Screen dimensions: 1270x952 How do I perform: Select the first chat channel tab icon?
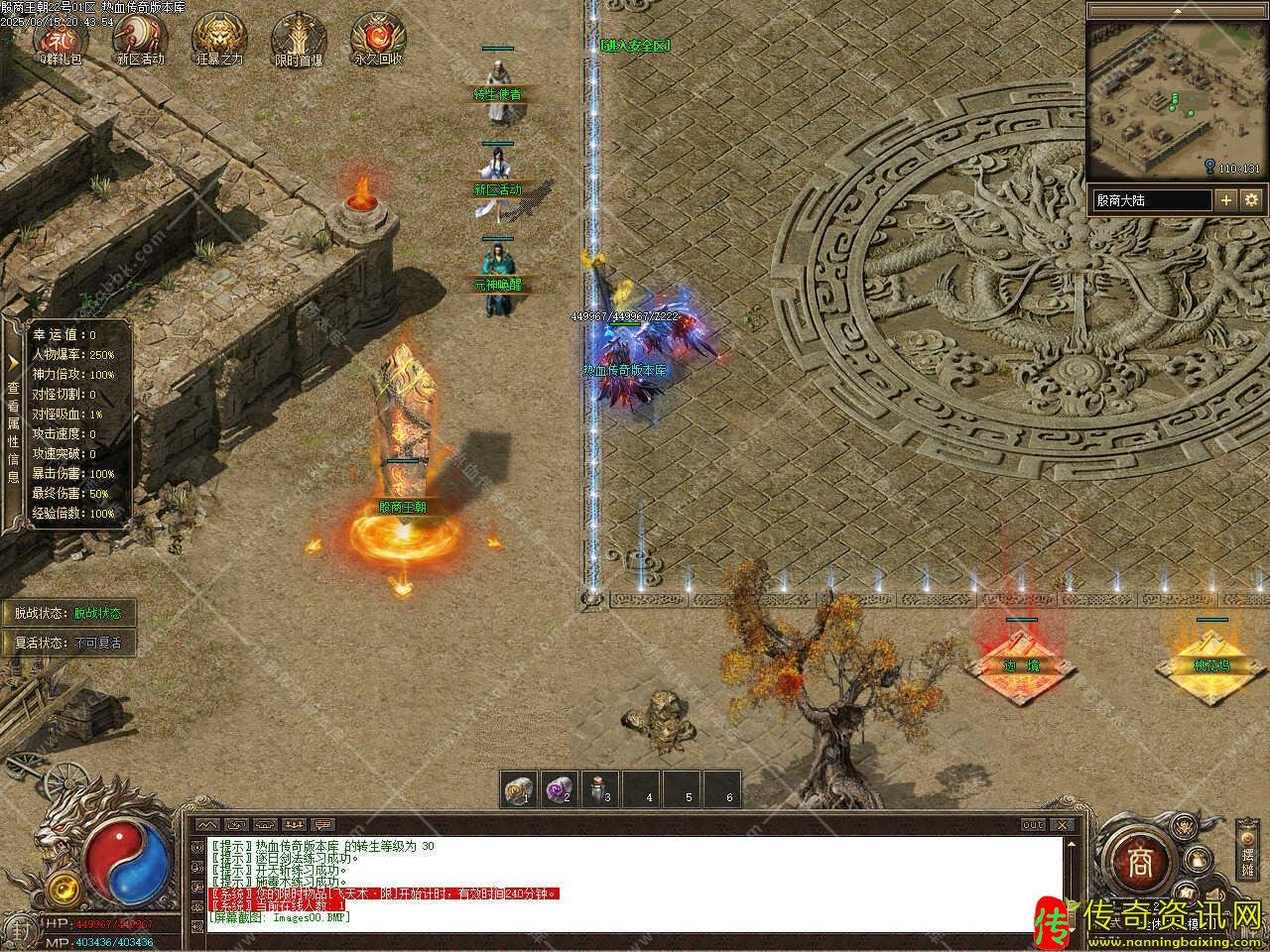click(x=208, y=825)
